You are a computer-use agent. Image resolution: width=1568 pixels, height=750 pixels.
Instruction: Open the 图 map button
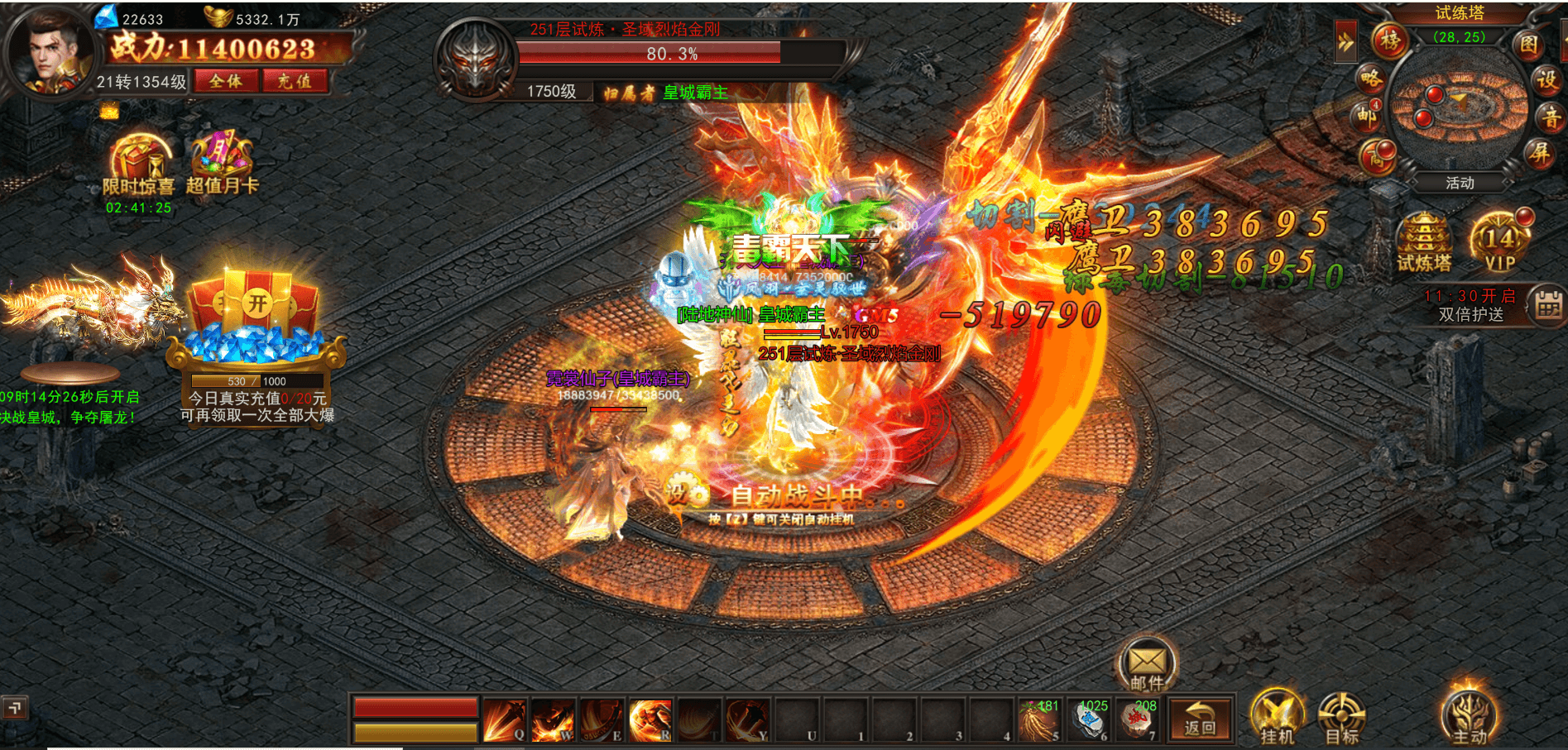[1528, 44]
